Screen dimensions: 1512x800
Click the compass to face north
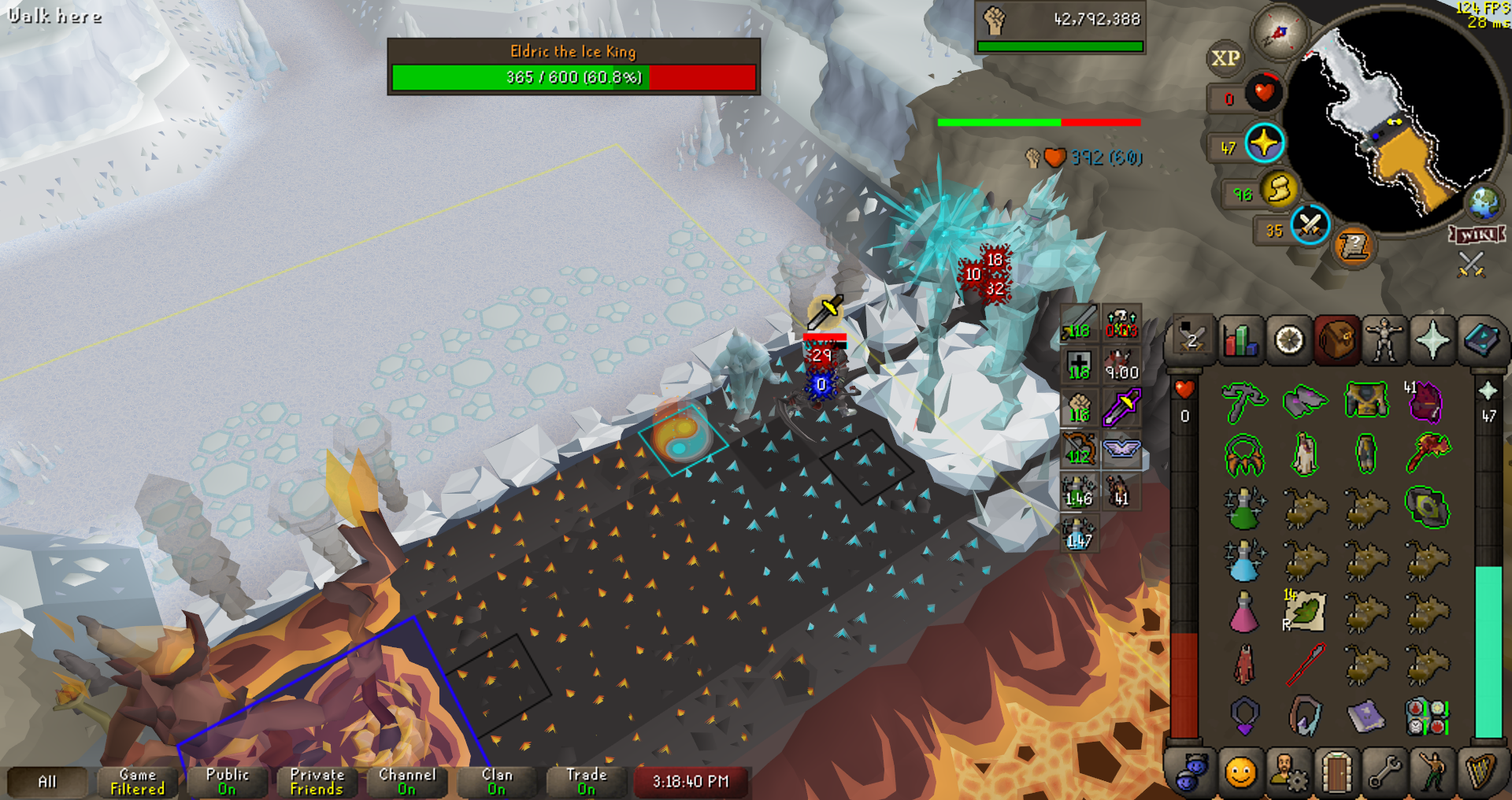1280,33
